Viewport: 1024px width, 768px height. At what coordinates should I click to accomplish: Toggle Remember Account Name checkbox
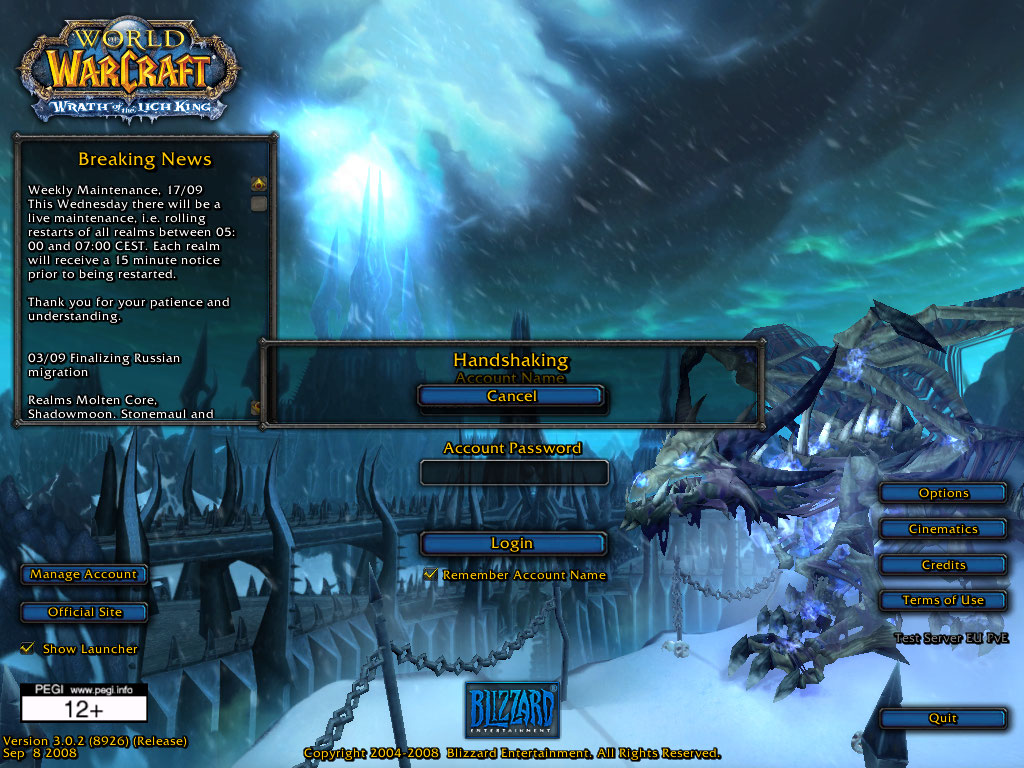(x=431, y=575)
